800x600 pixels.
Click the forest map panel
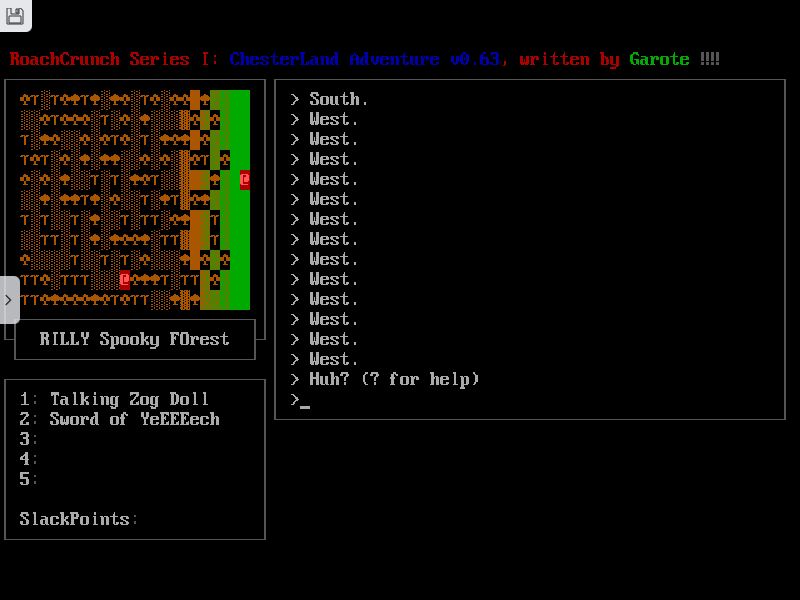135,200
